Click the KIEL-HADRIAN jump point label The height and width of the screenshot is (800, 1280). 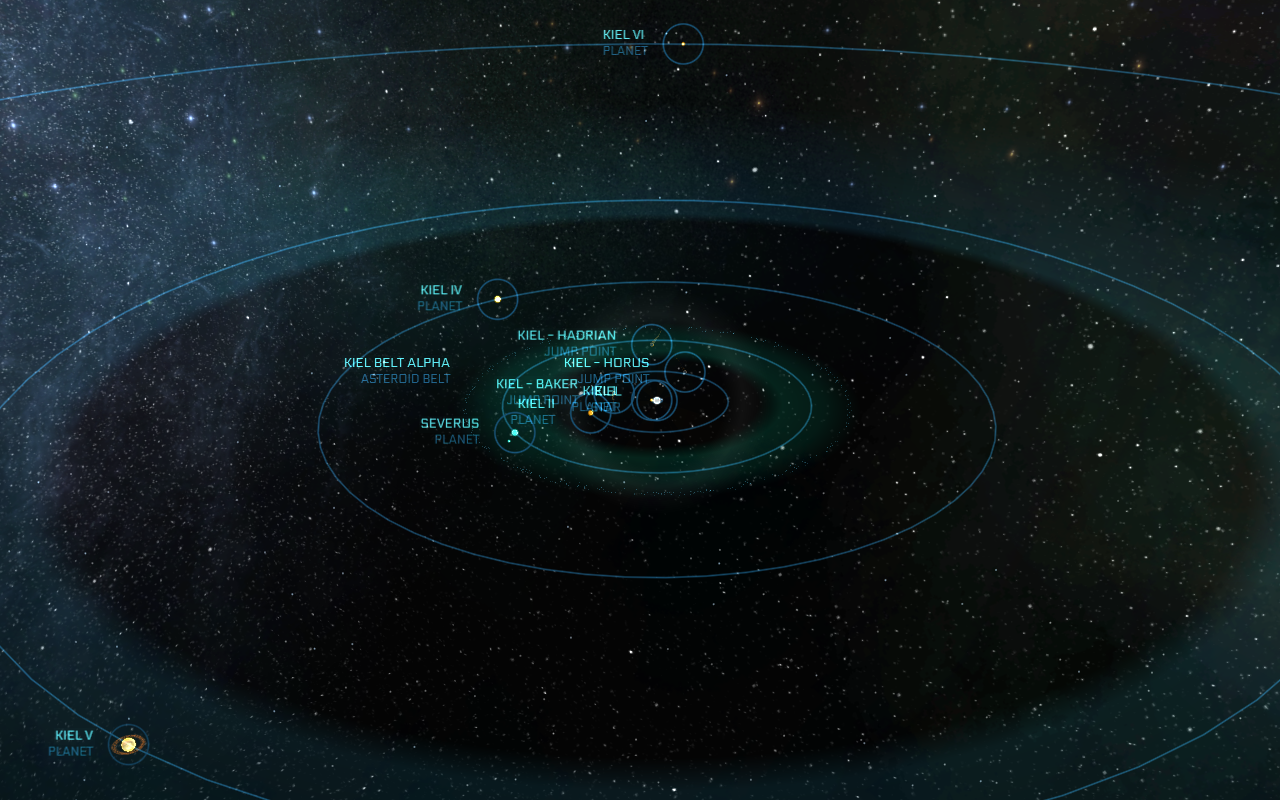pyautogui.click(x=566, y=335)
